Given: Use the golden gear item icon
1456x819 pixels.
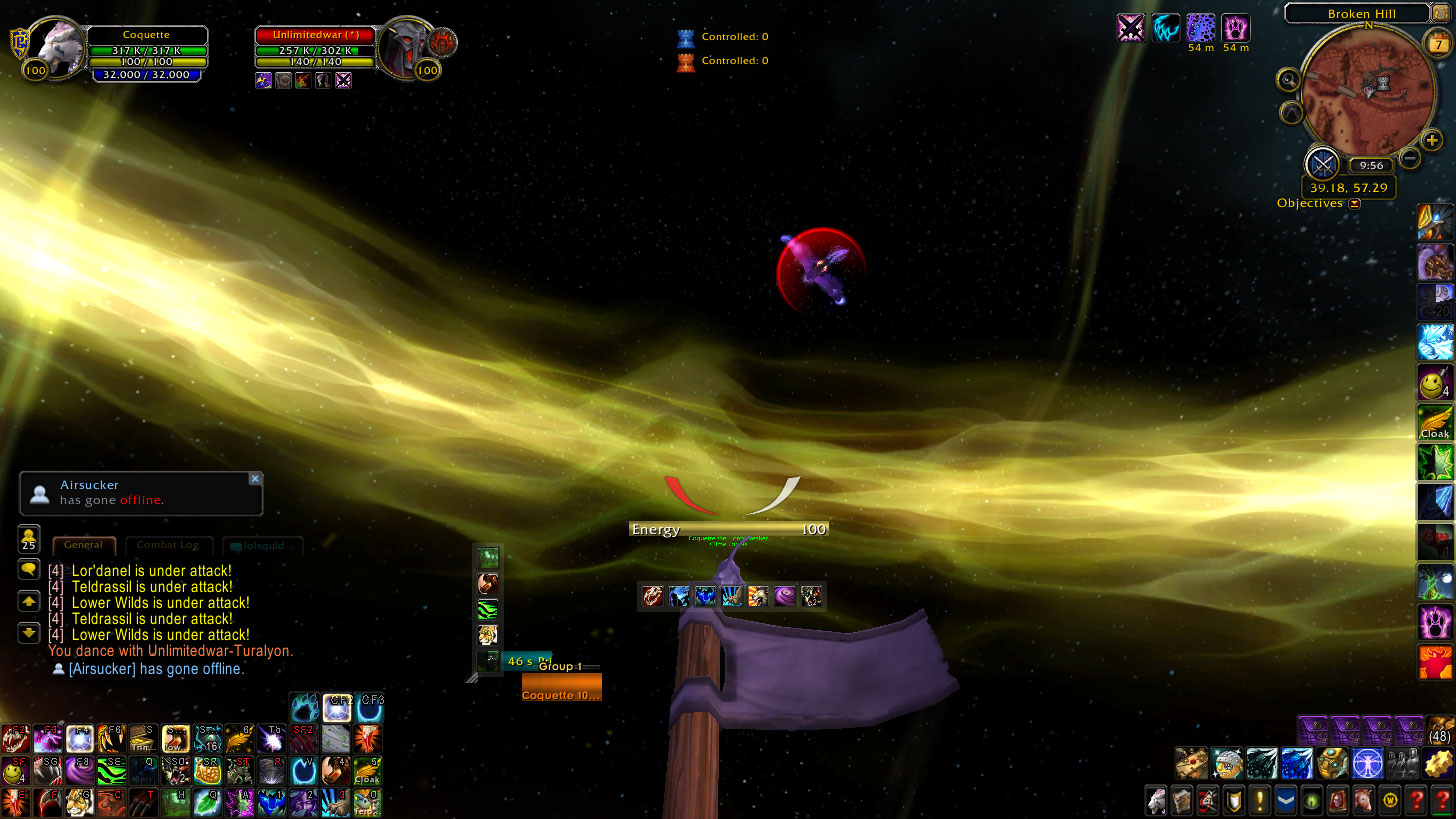Looking at the screenshot, I should point(1439,764).
